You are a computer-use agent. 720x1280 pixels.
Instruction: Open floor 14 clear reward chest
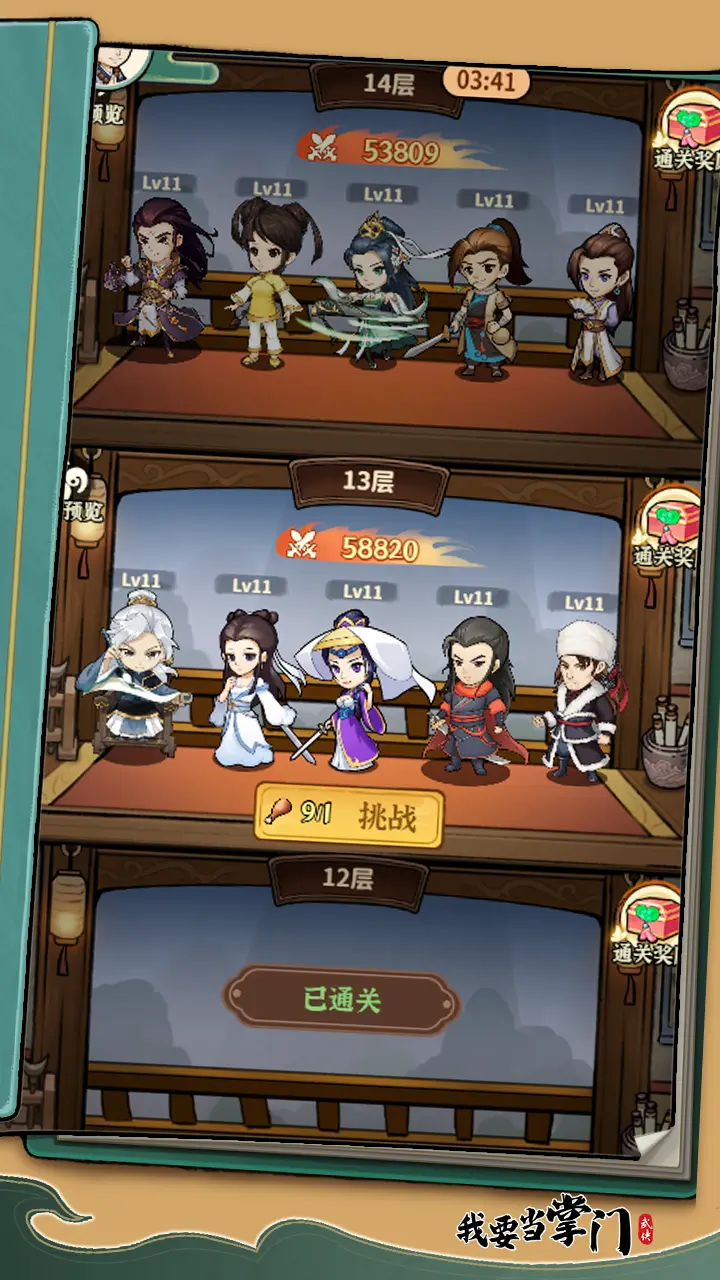coord(689,137)
